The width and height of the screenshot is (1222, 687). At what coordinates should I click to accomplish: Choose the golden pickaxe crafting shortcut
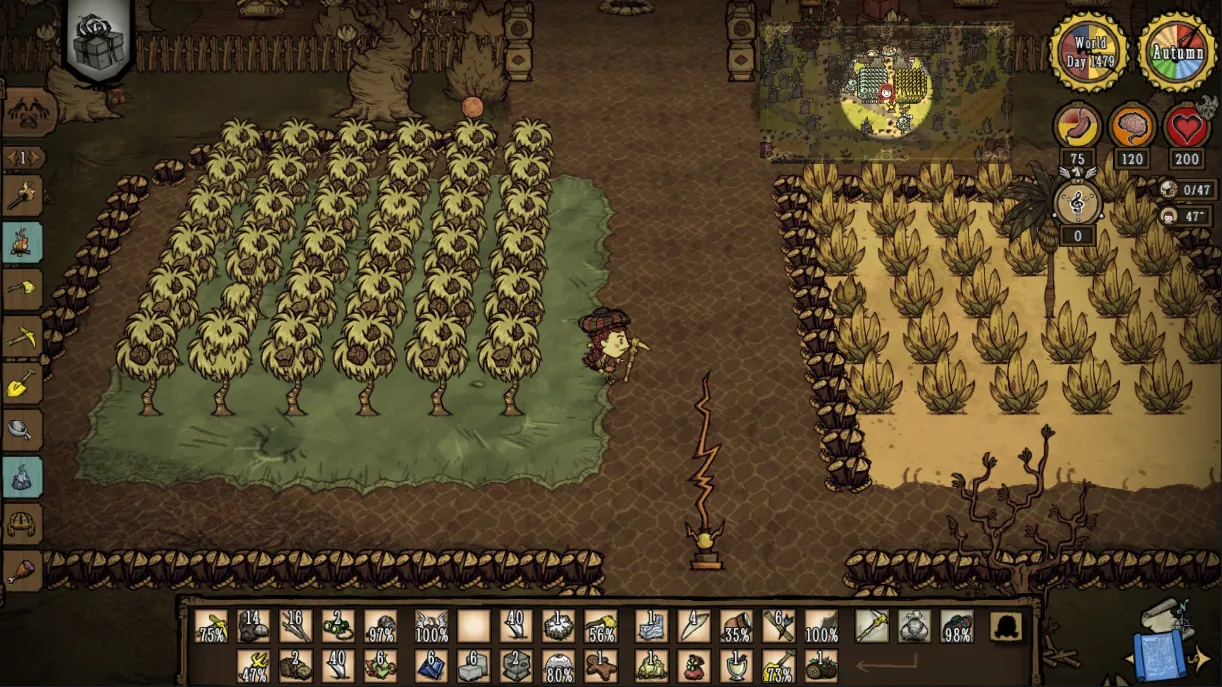point(23,337)
